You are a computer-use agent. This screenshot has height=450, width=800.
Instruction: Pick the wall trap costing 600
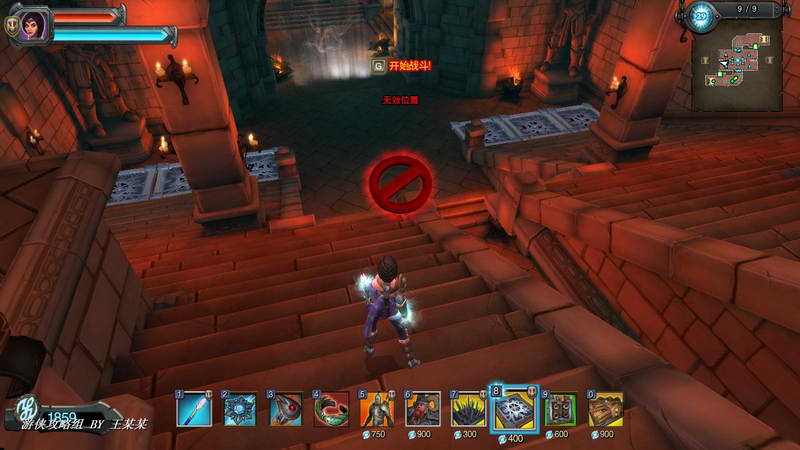coord(561,409)
